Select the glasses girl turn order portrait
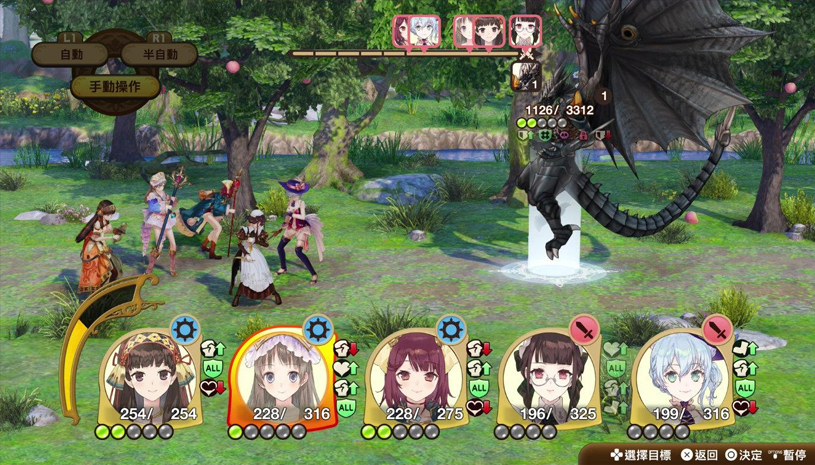Screen dimensions: 815x465 (x=525, y=32)
